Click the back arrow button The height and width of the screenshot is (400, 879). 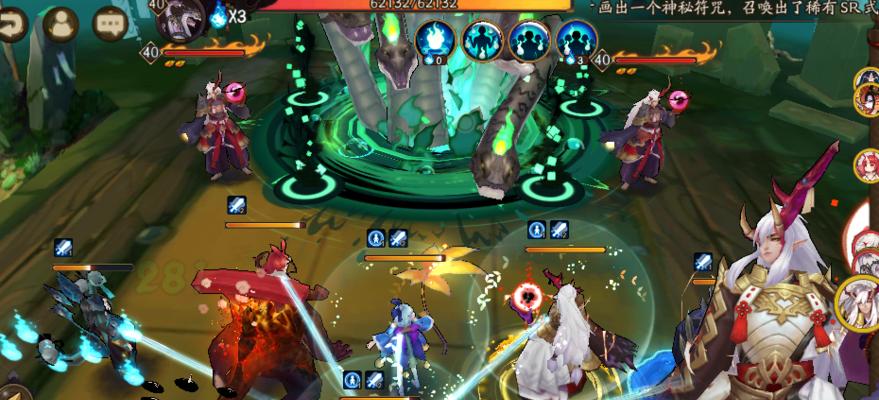click(11, 23)
